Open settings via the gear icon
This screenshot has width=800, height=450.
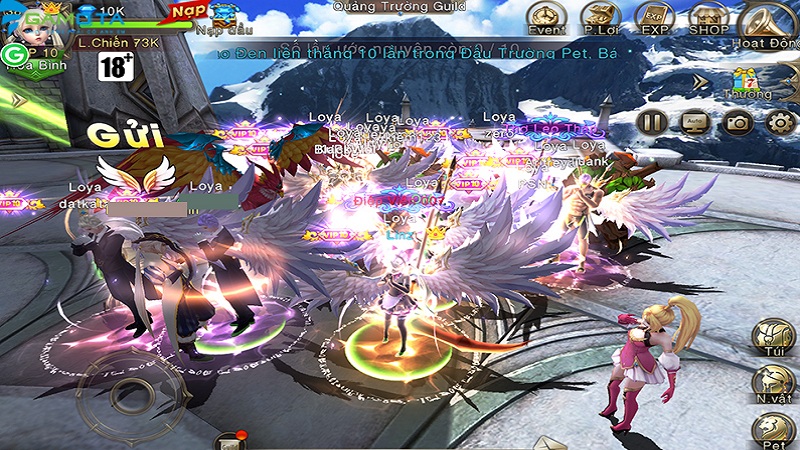pos(779,122)
